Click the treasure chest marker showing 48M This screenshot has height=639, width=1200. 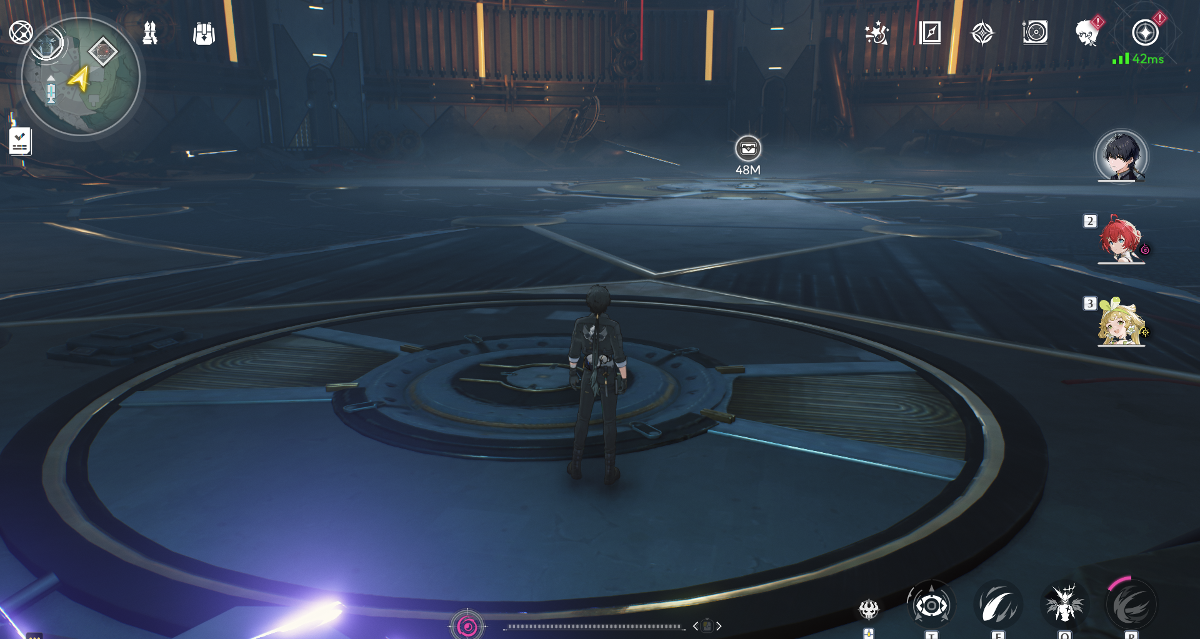pyautogui.click(x=747, y=149)
